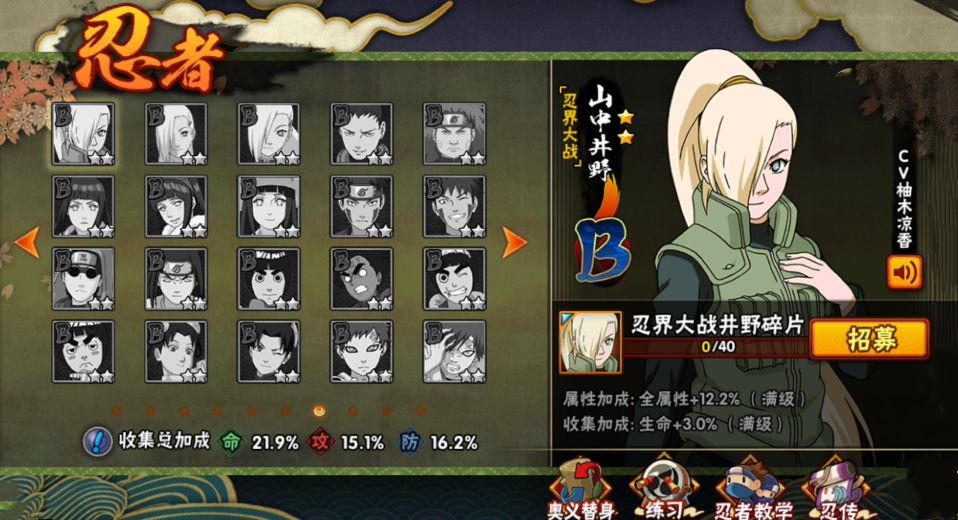This screenshot has height=520, width=958.
Task: Play the character voice speaker icon
Action: [x=904, y=273]
